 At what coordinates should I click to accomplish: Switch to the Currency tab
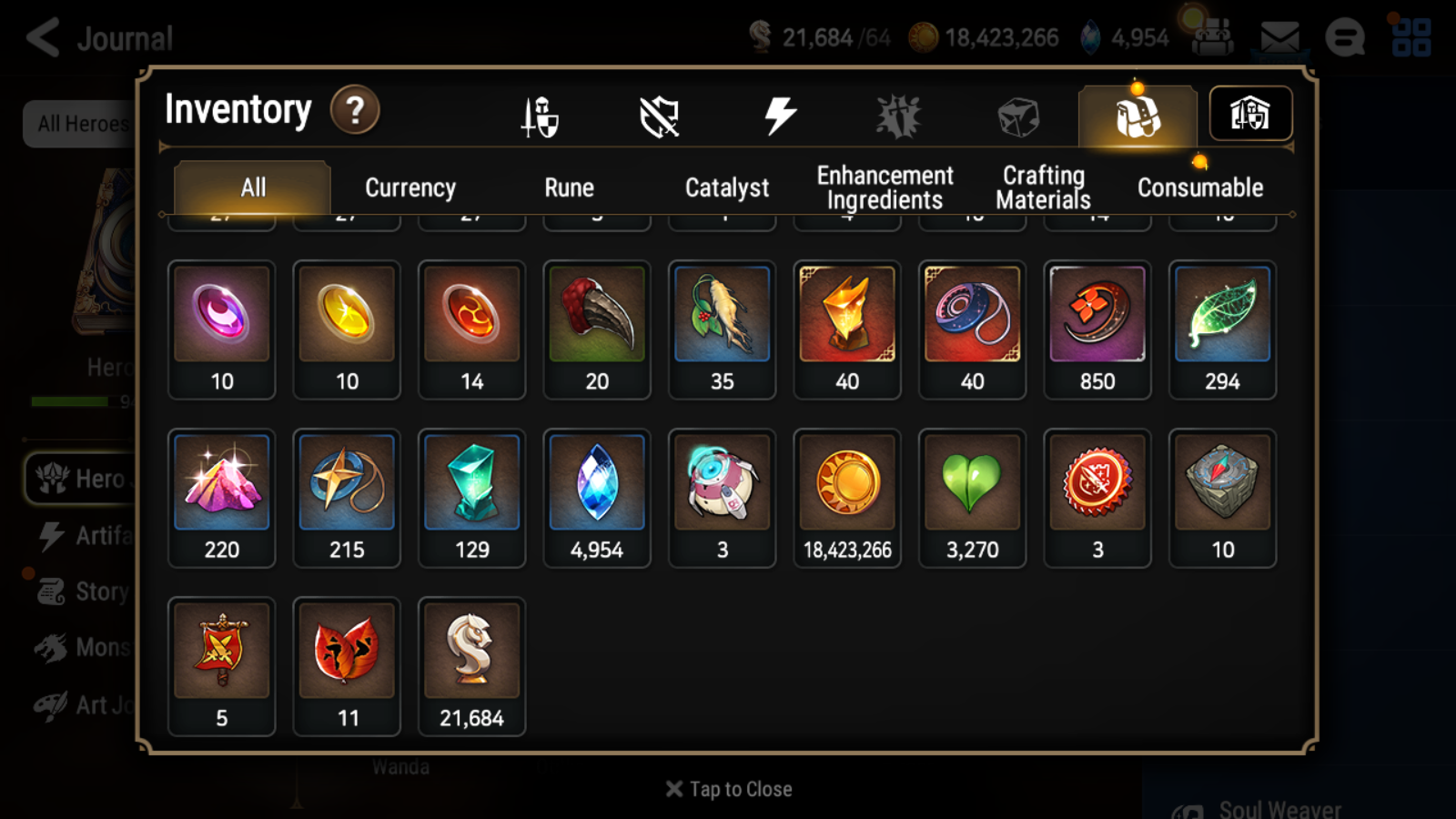point(409,187)
